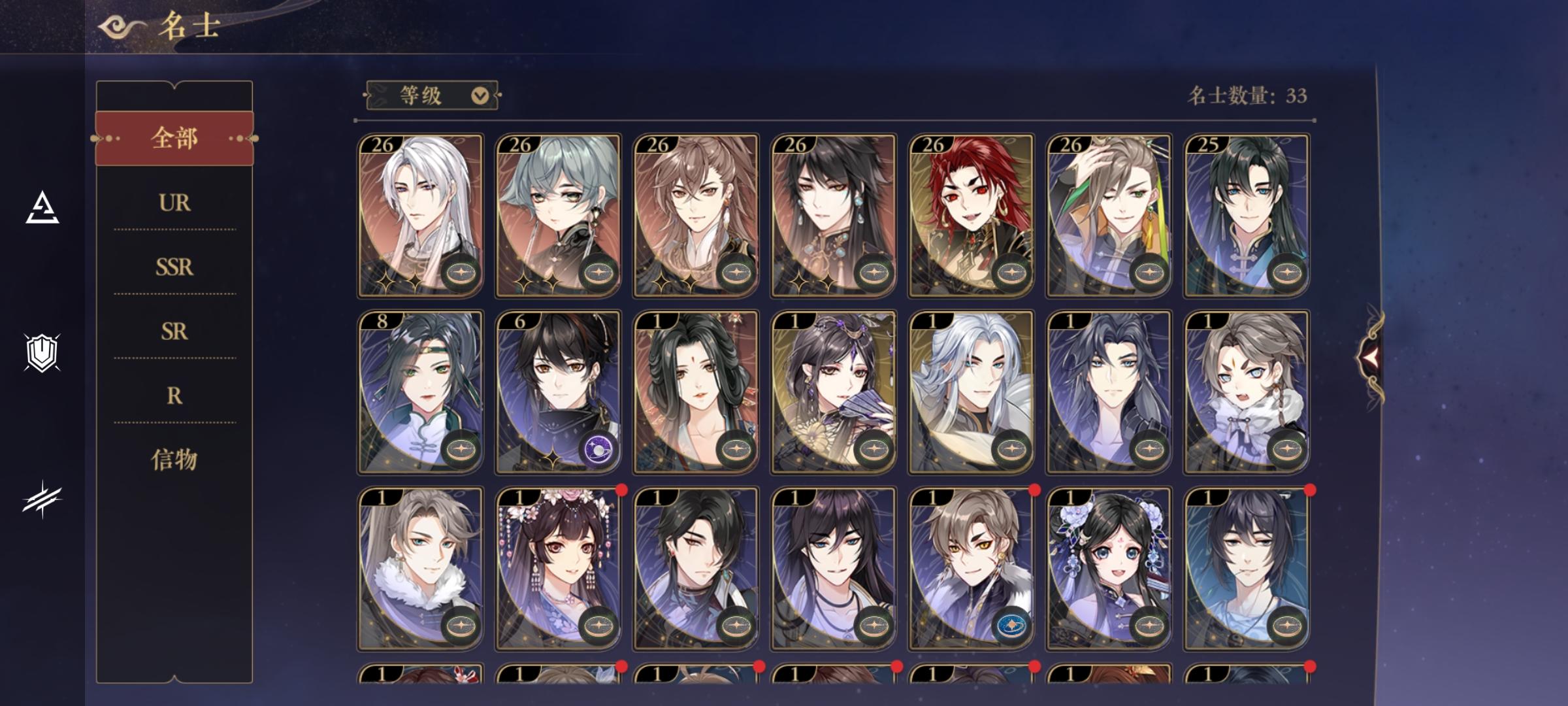Choose the claw slash sidebar icon

(42, 499)
